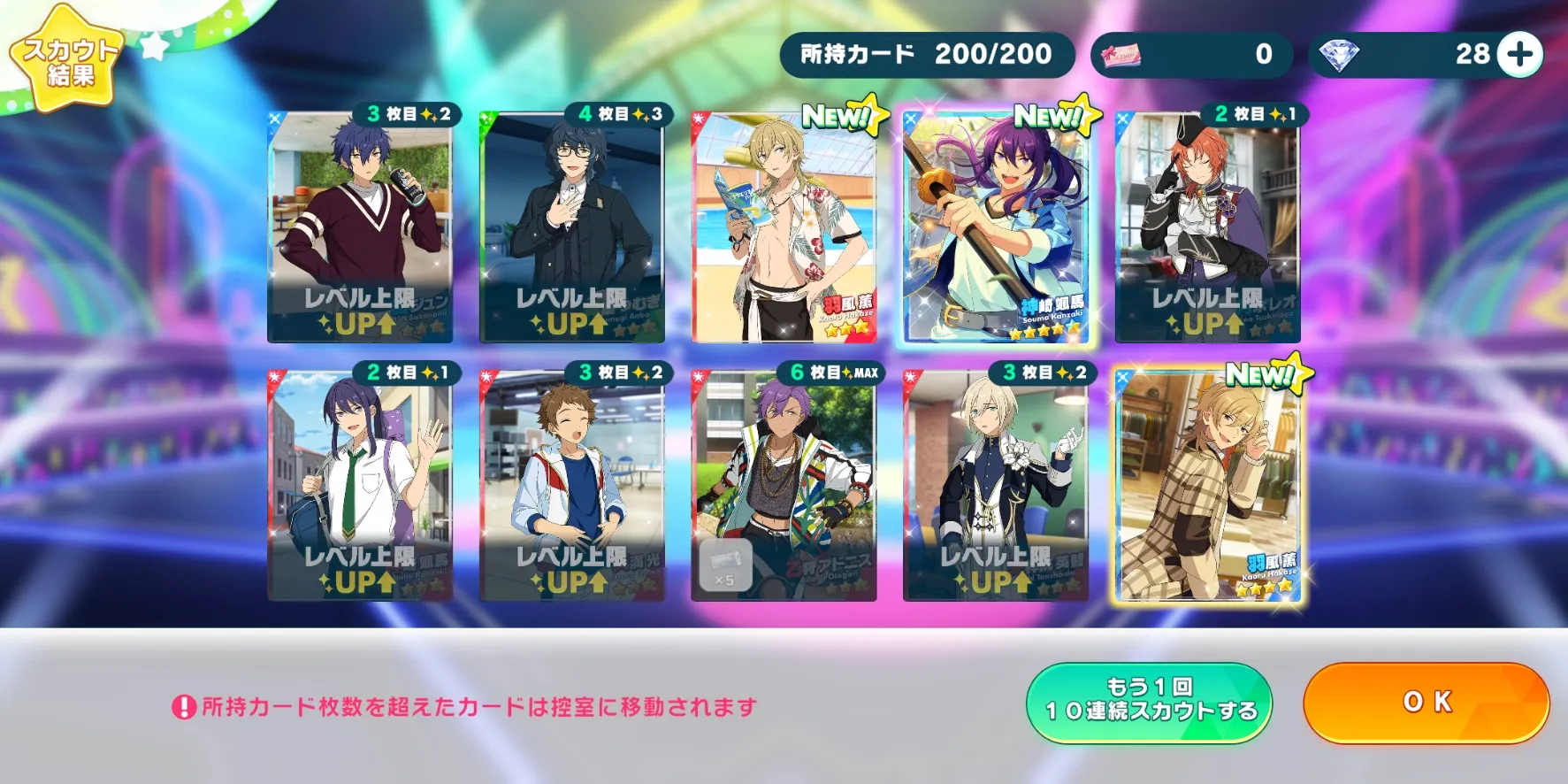
Task: Inspect the maroon sweater drink-holding card
Action: tap(360, 227)
